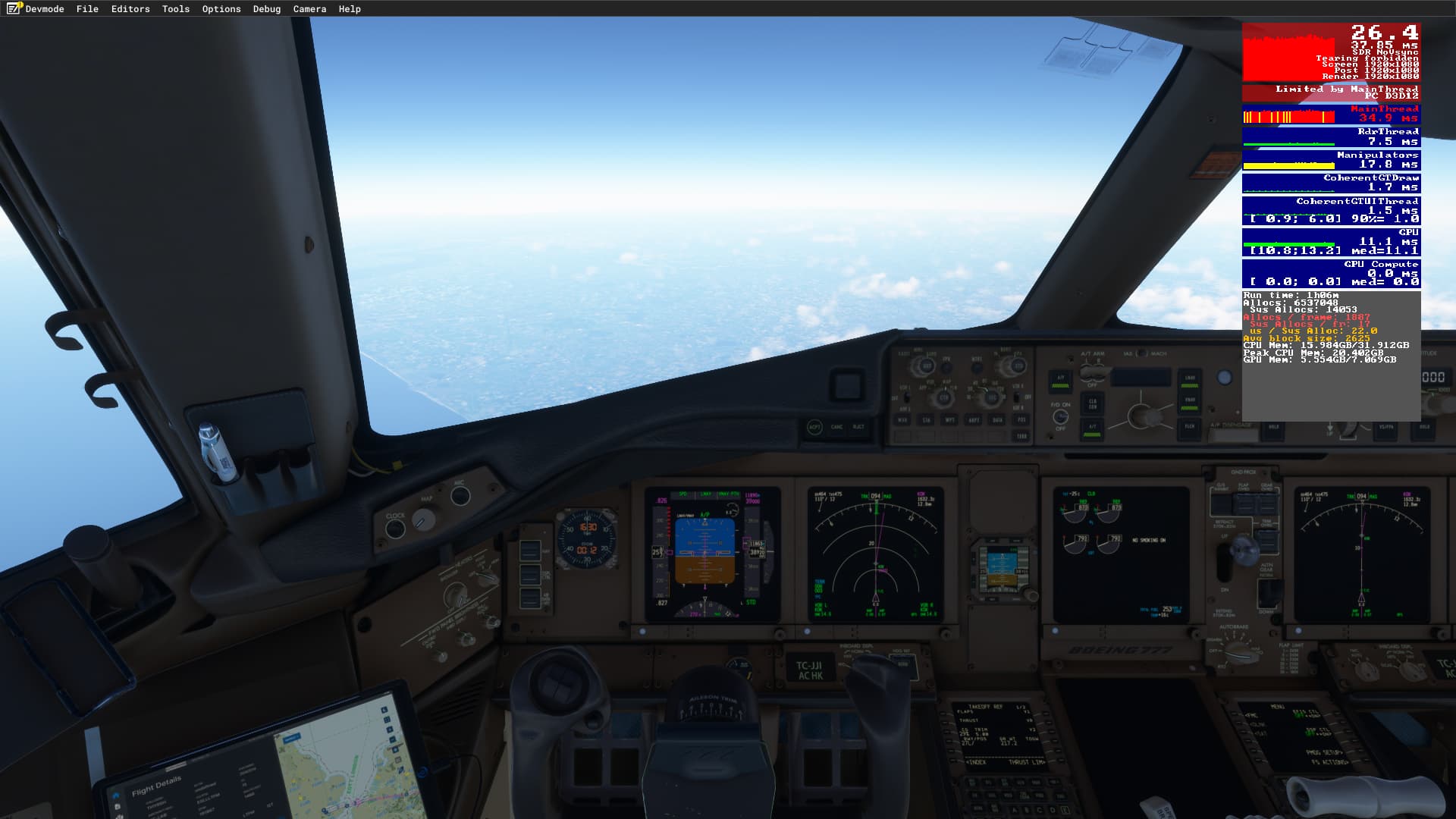Toggle the IAS/MACH changeover switch

(x=1141, y=354)
